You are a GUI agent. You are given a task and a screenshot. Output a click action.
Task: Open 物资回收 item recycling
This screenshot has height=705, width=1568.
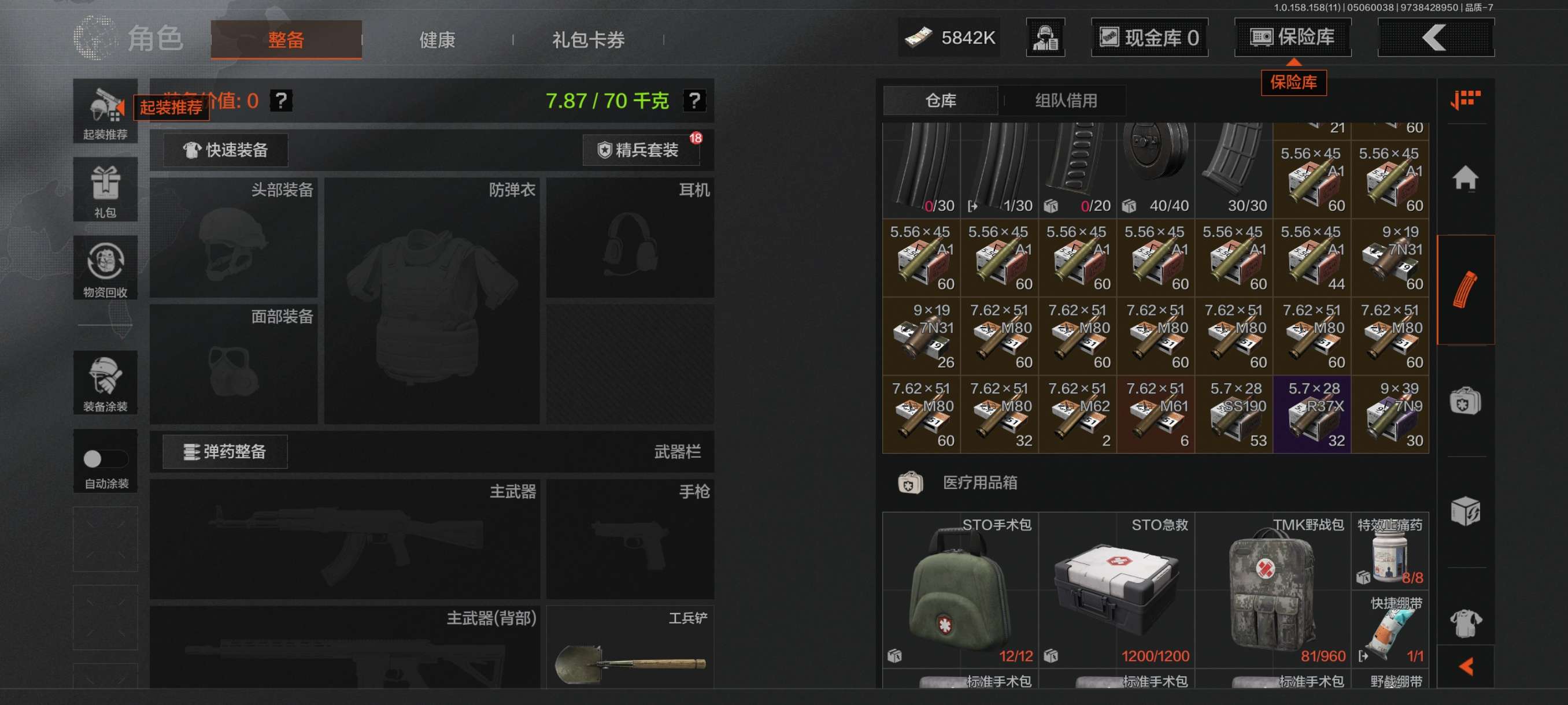105,268
